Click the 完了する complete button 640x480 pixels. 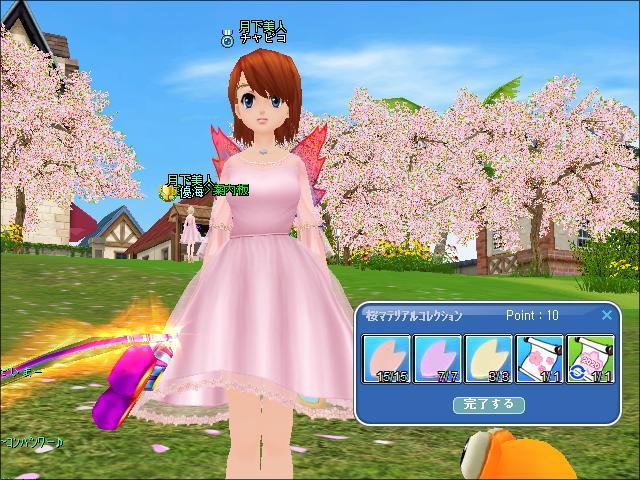(488, 404)
